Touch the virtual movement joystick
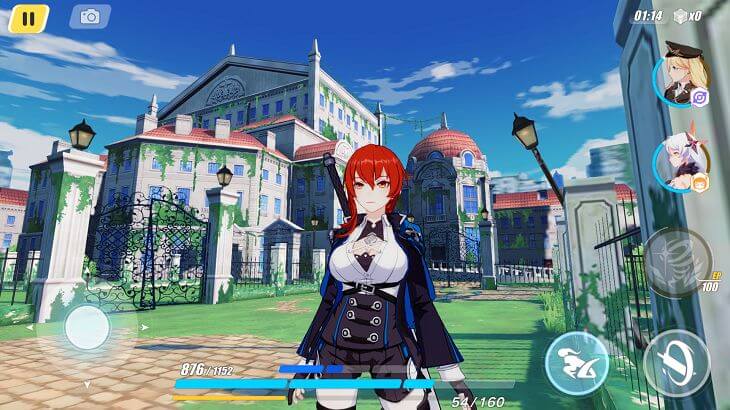This screenshot has width=730, height=410. 87,327
